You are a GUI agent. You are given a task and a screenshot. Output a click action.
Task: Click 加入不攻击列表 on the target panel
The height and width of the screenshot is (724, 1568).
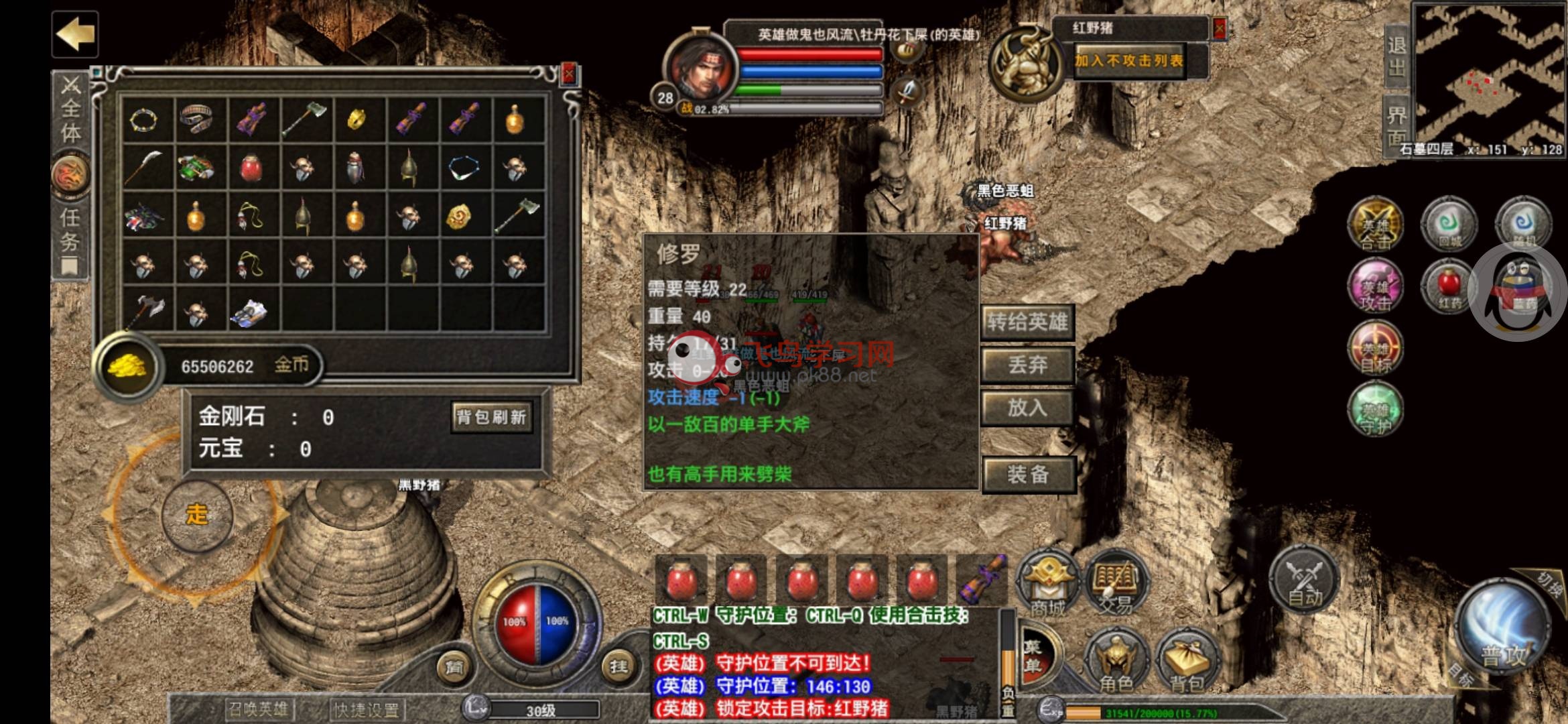pos(1129,61)
